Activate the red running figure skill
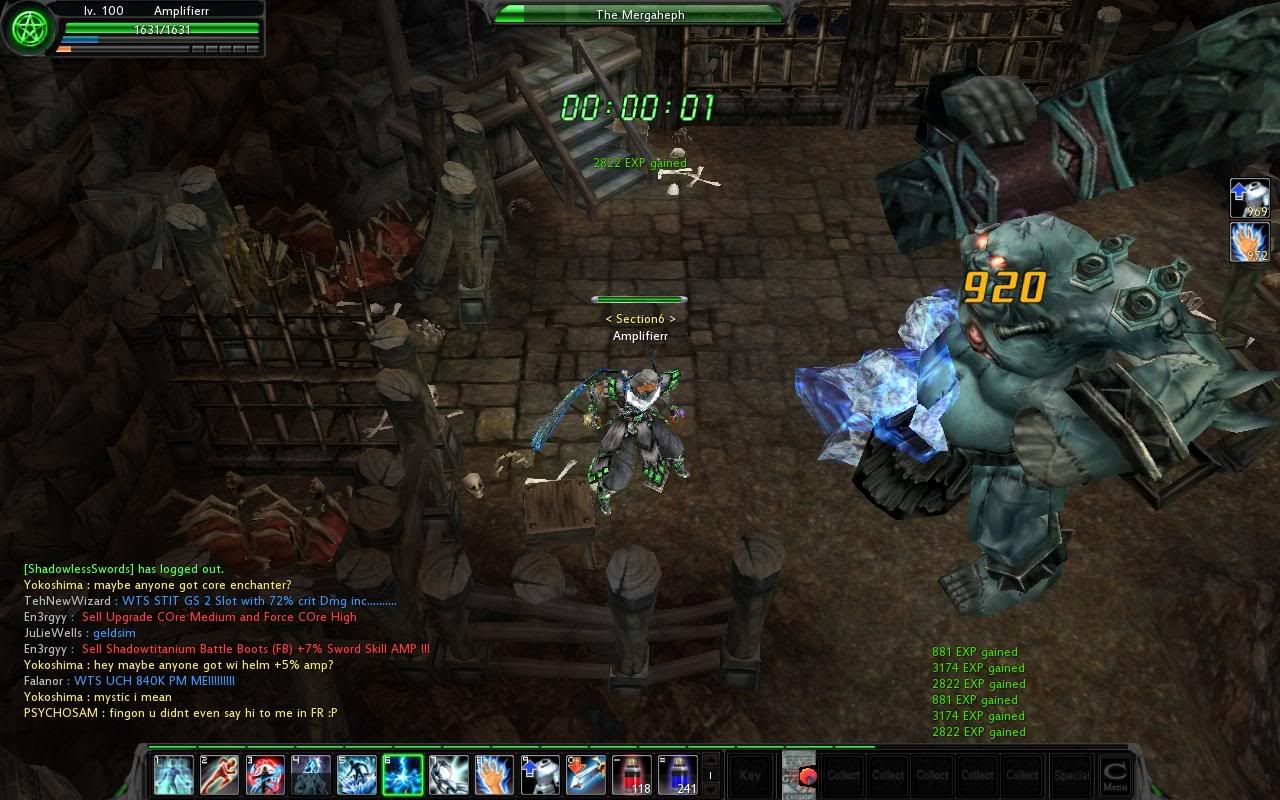The width and height of the screenshot is (1280, 800). 219,775
